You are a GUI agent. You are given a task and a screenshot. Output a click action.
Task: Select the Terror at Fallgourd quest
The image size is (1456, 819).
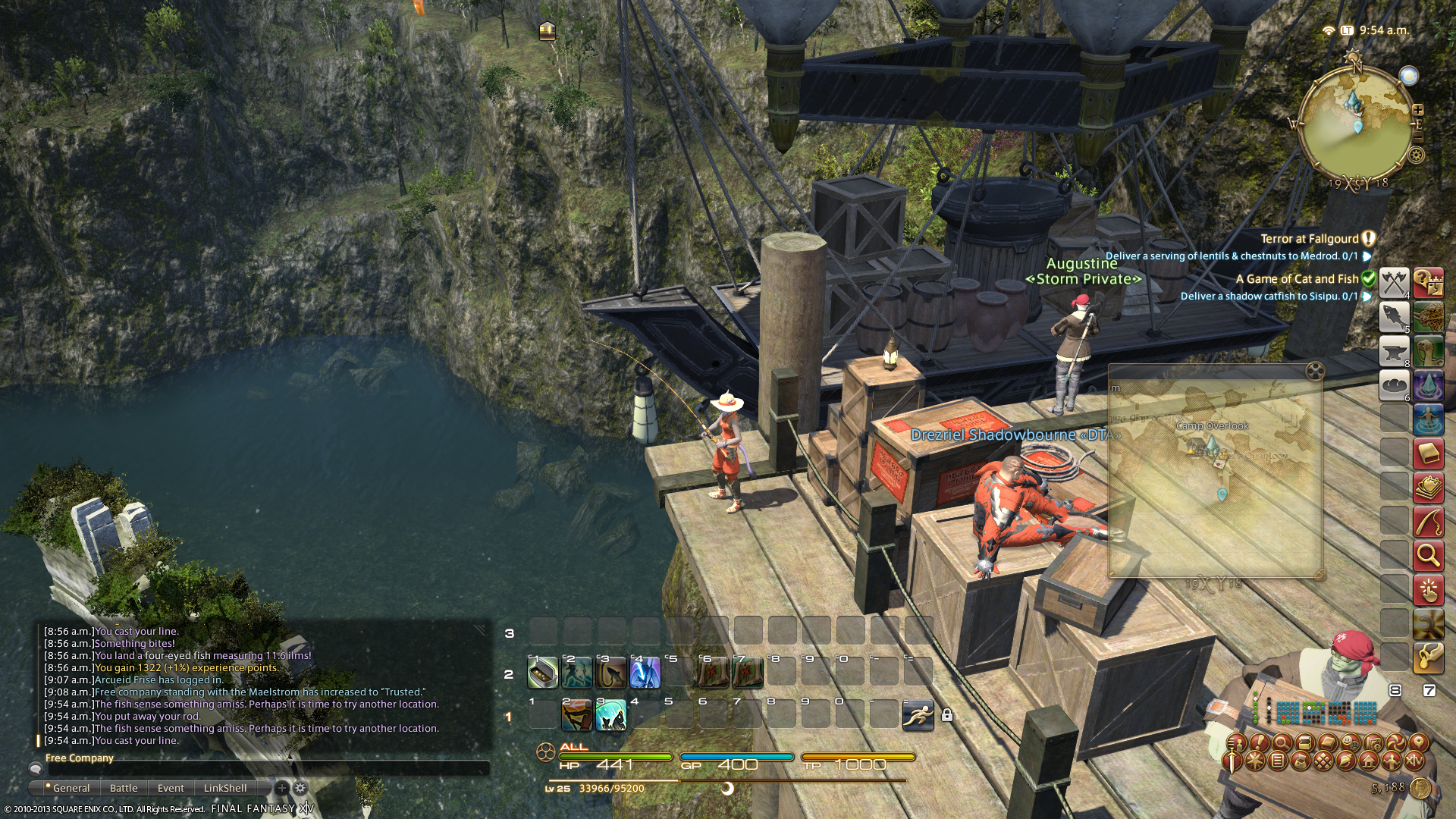tap(1310, 239)
